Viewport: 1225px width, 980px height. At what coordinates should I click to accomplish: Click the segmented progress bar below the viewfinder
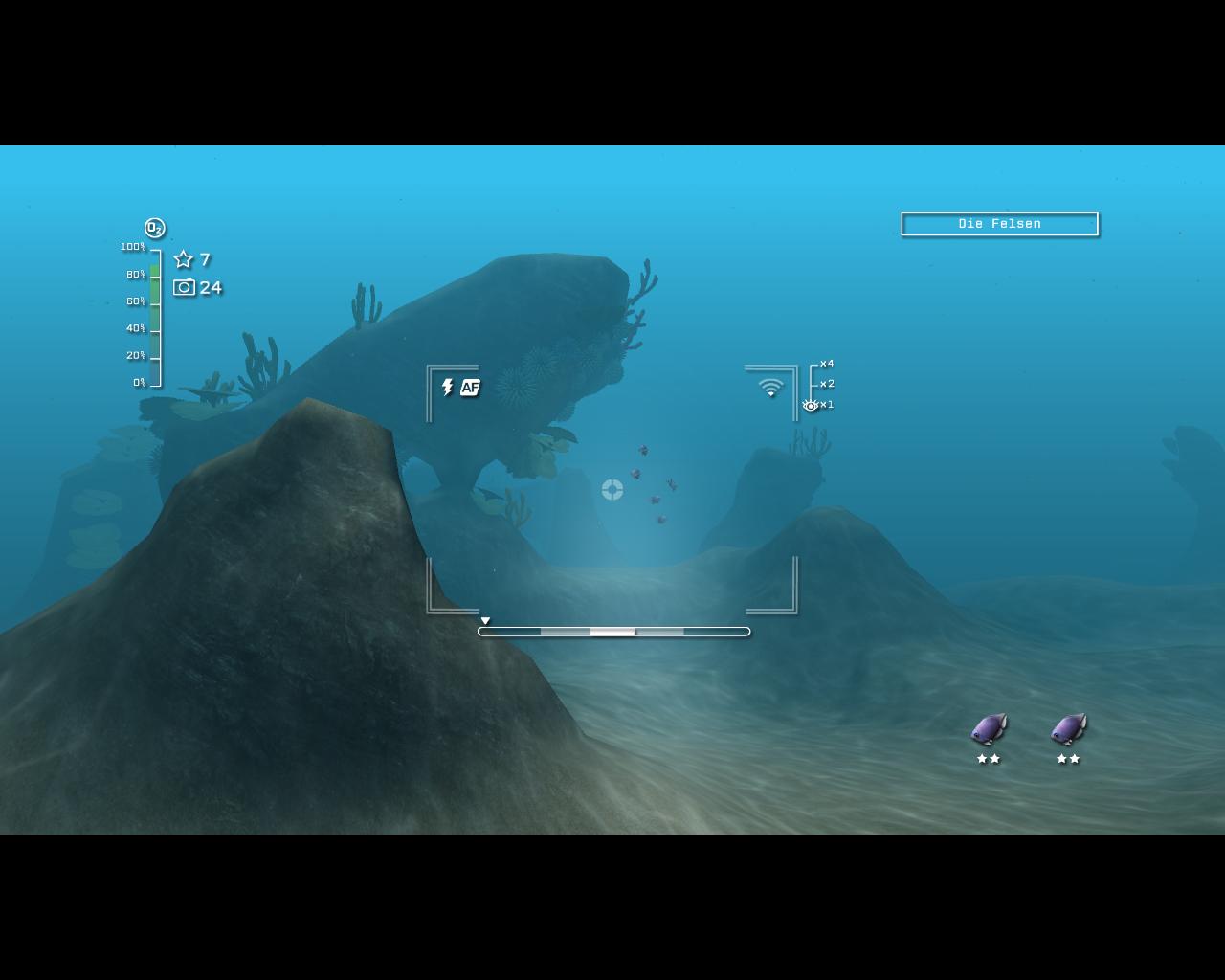pyautogui.click(x=613, y=632)
